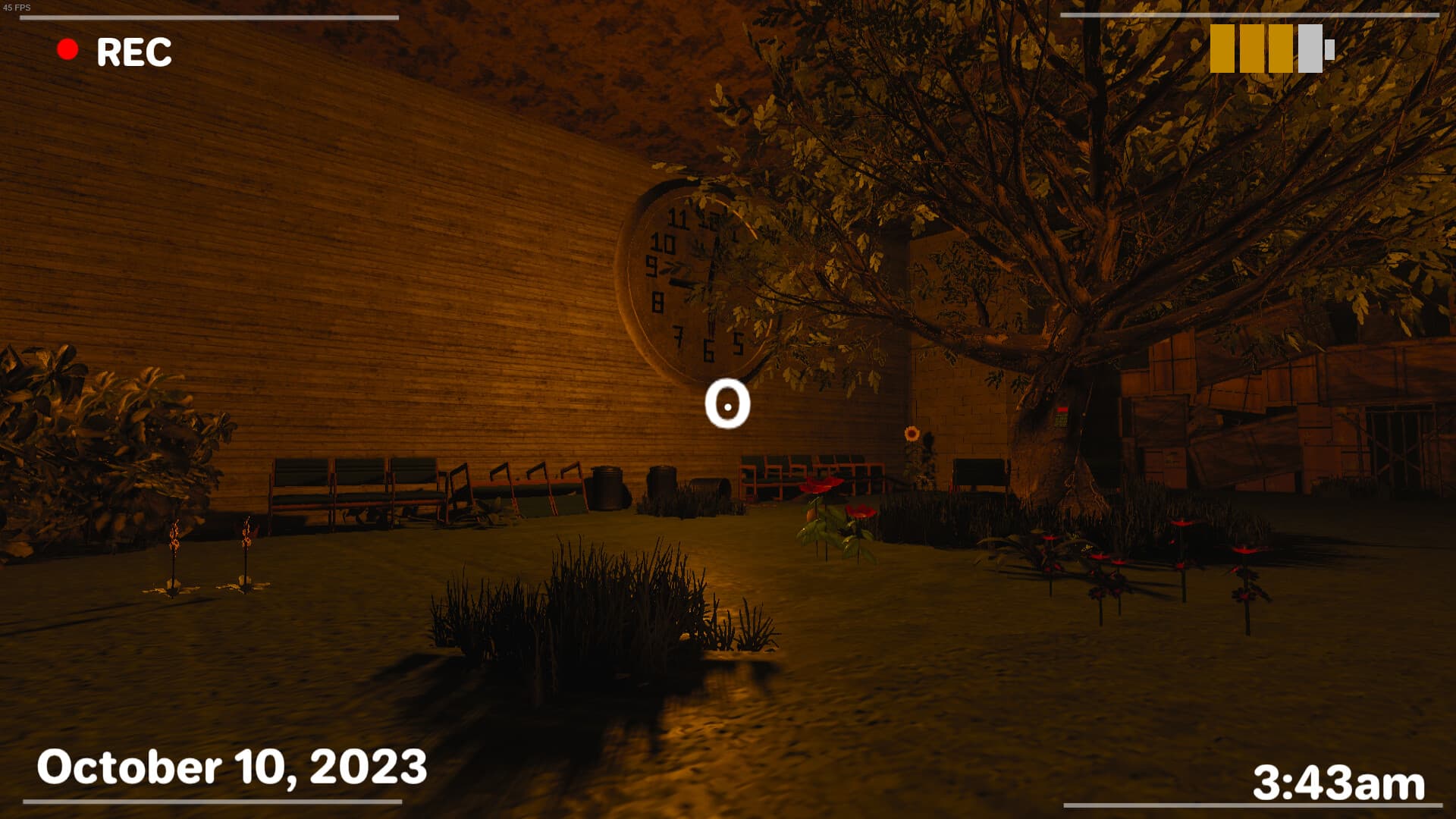Toggle the leftmost garden torch

pos(176,535)
